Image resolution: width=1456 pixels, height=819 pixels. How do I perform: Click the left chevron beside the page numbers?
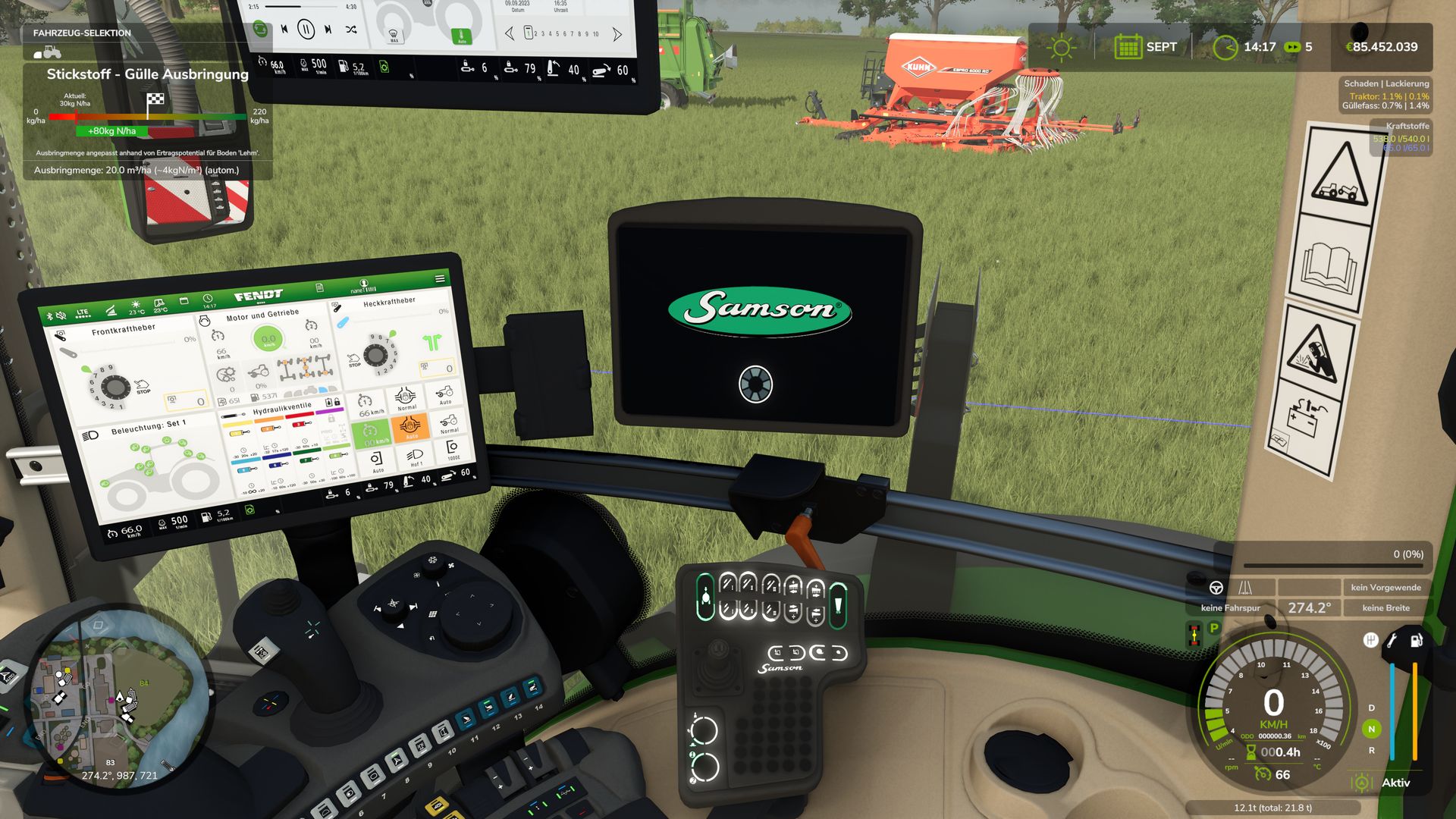pos(511,33)
